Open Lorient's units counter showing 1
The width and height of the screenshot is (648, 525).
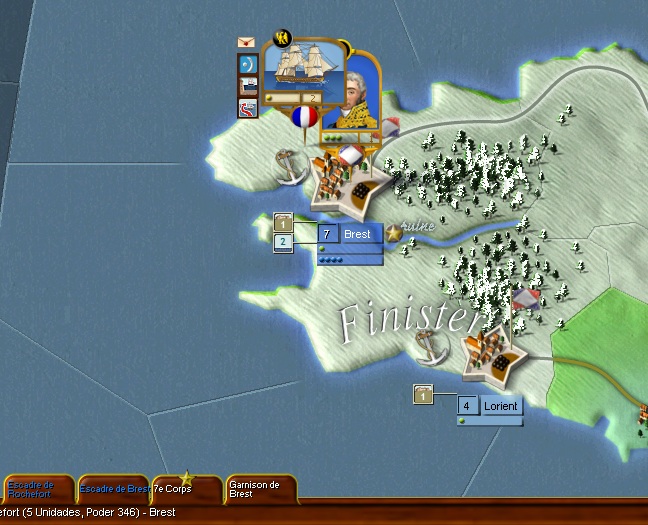pos(423,396)
